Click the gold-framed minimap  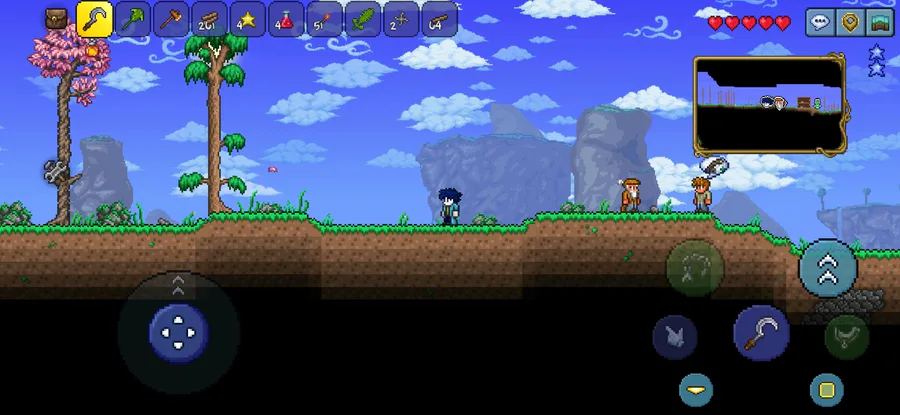pyautogui.click(x=769, y=105)
